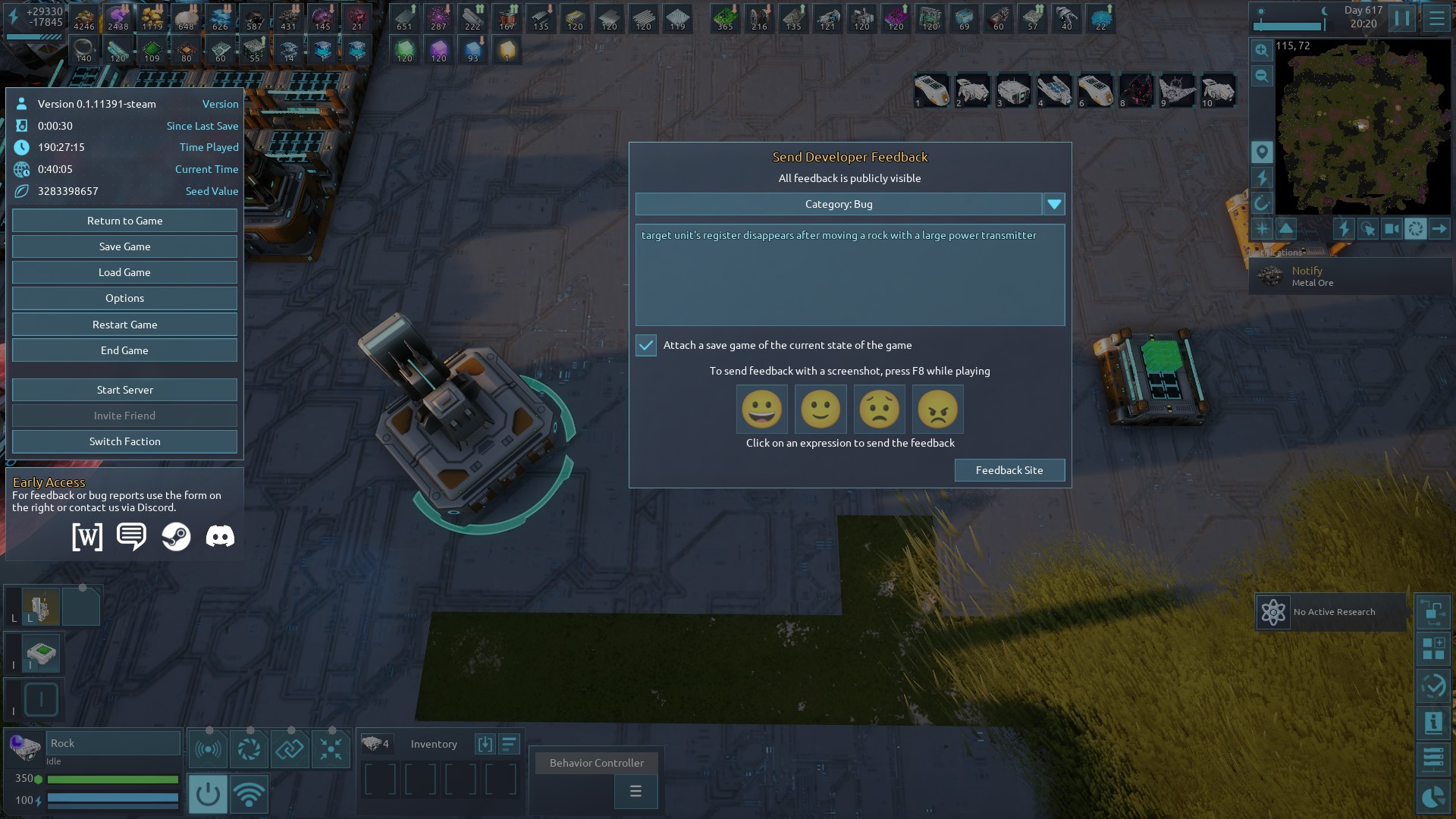Toggle the unit power button
Image resolution: width=1456 pixels, height=819 pixels.
(207, 794)
